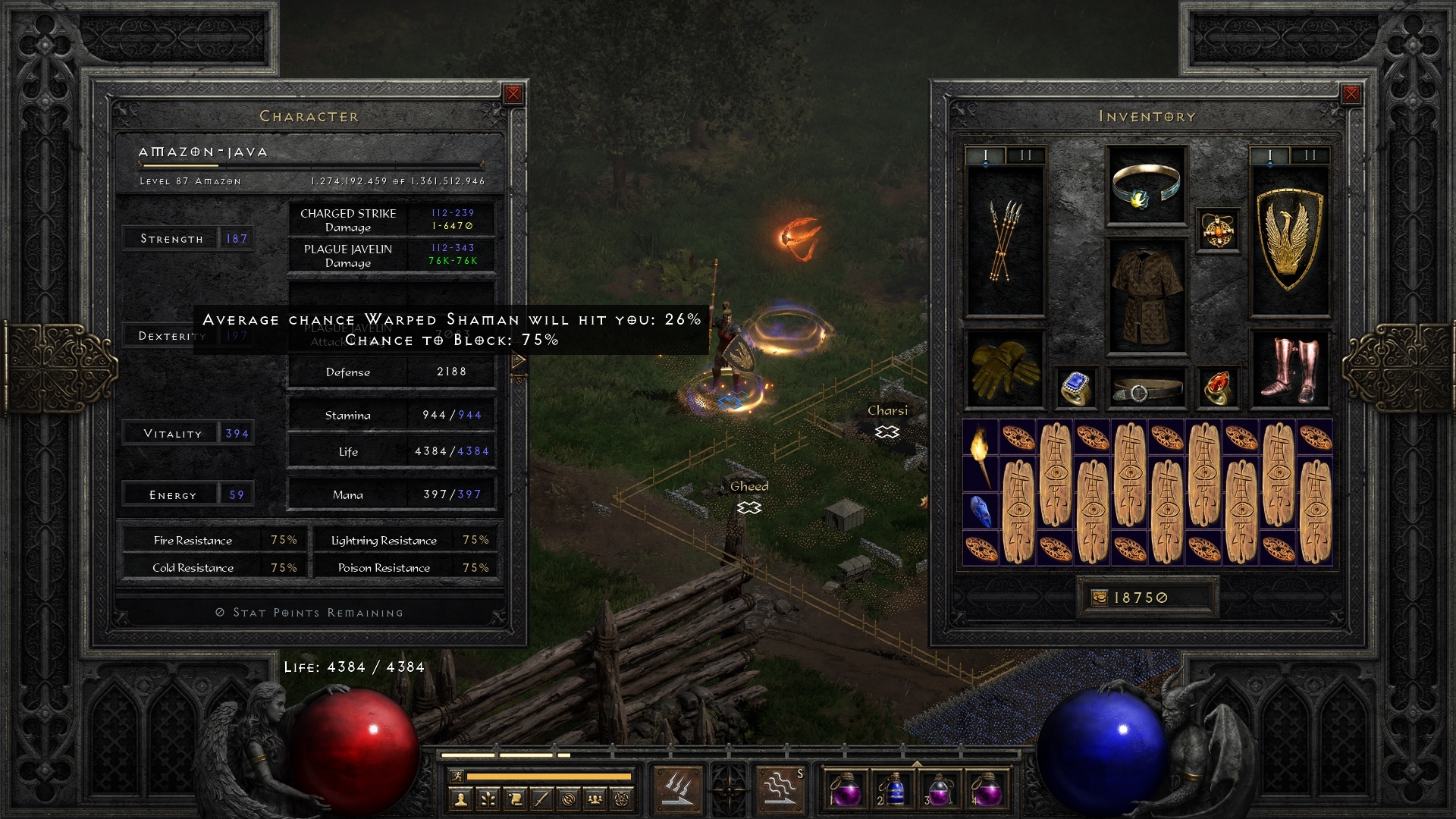1456x819 pixels.
Task: Pick the Hellfire Torch charm in inventory
Action: 981,455
